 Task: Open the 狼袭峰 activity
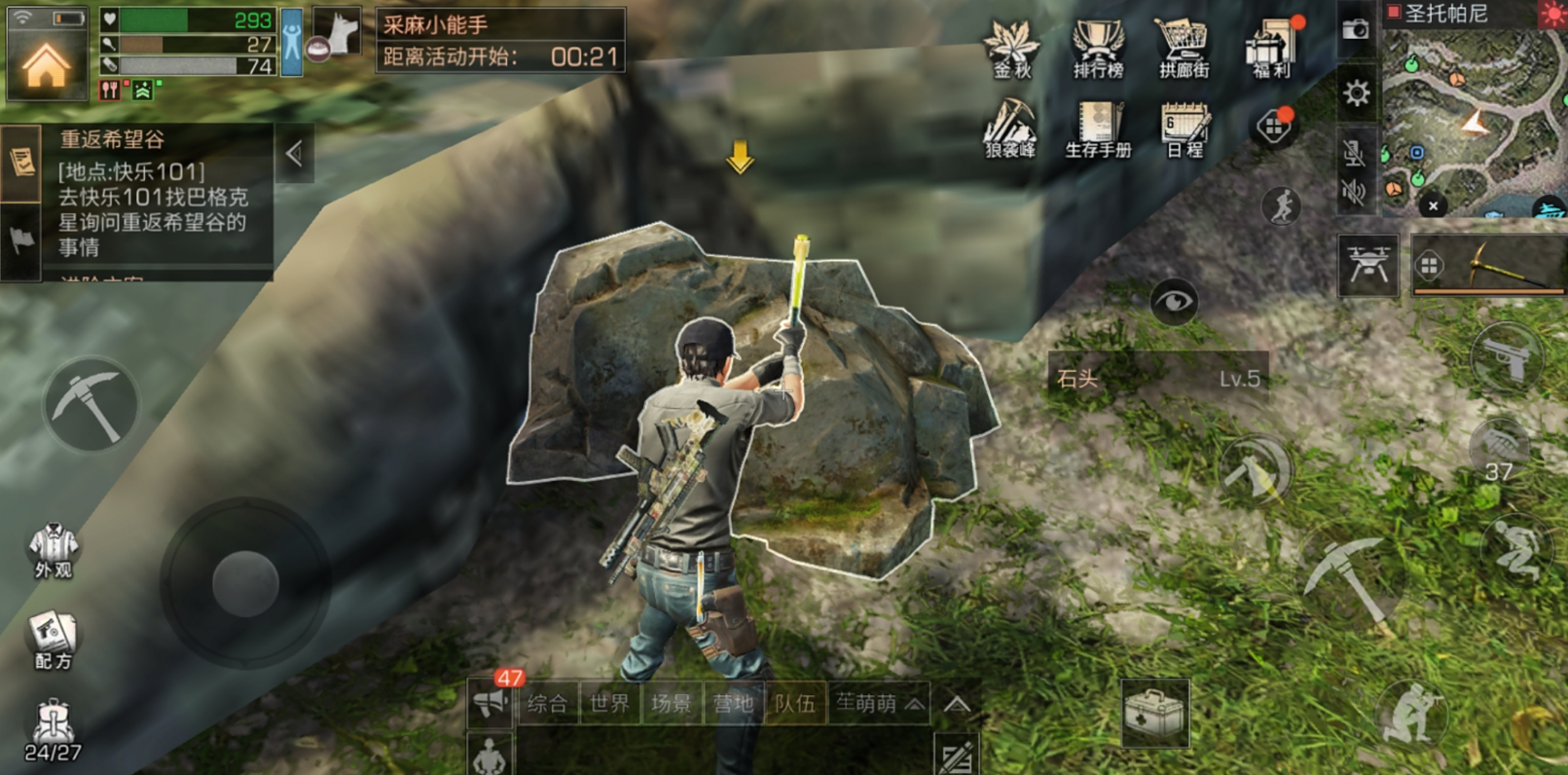(1010, 129)
